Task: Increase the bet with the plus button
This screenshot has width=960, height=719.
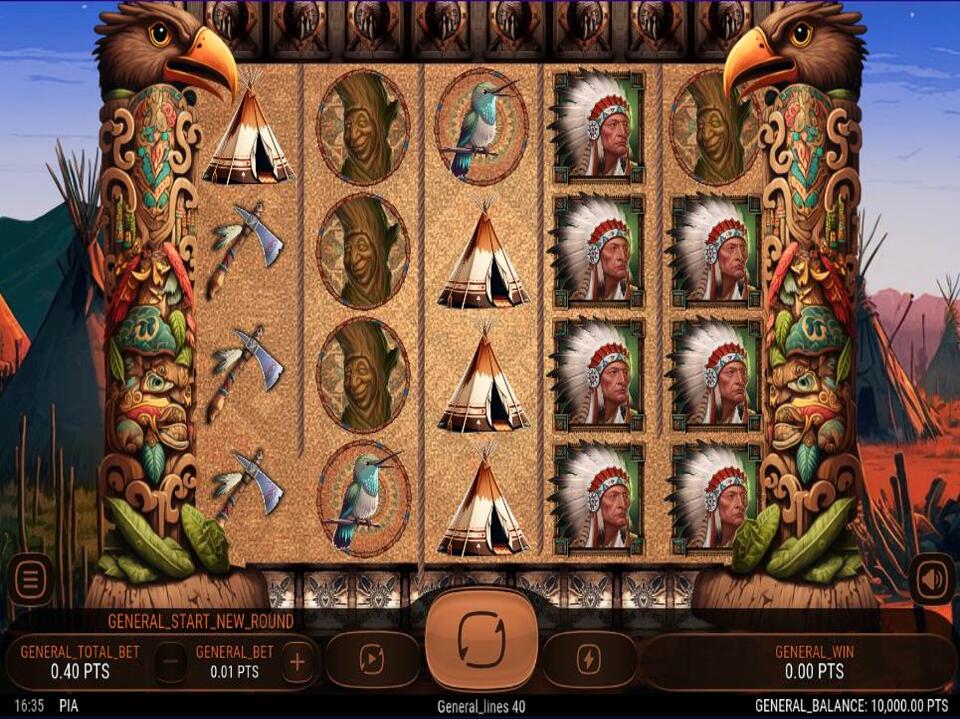Action: click(297, 660)
